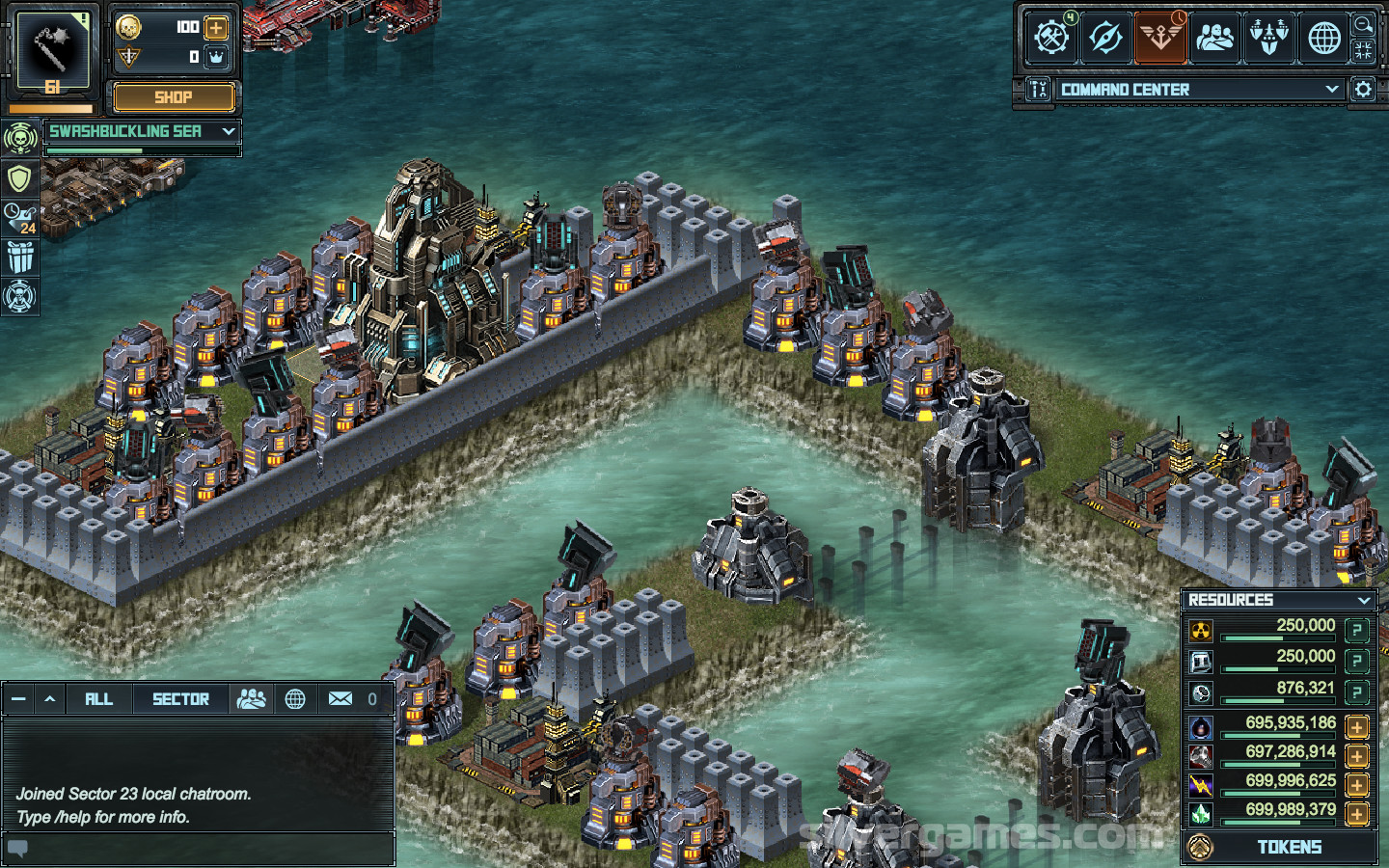Switch chat to the Sector tab
This screenshot has width=1389, height=868.
point(180,699)
